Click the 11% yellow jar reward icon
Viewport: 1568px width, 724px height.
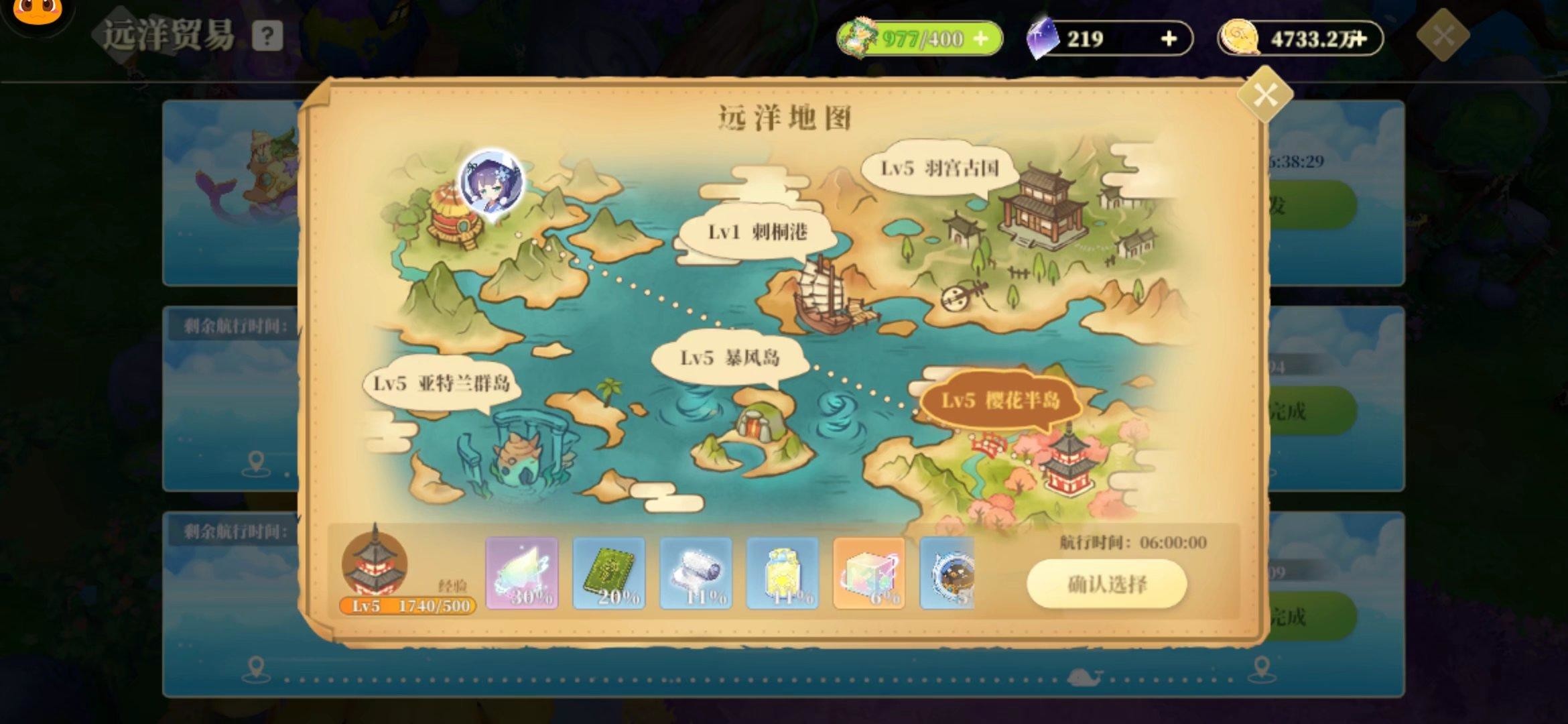click(x=781, y=575)
